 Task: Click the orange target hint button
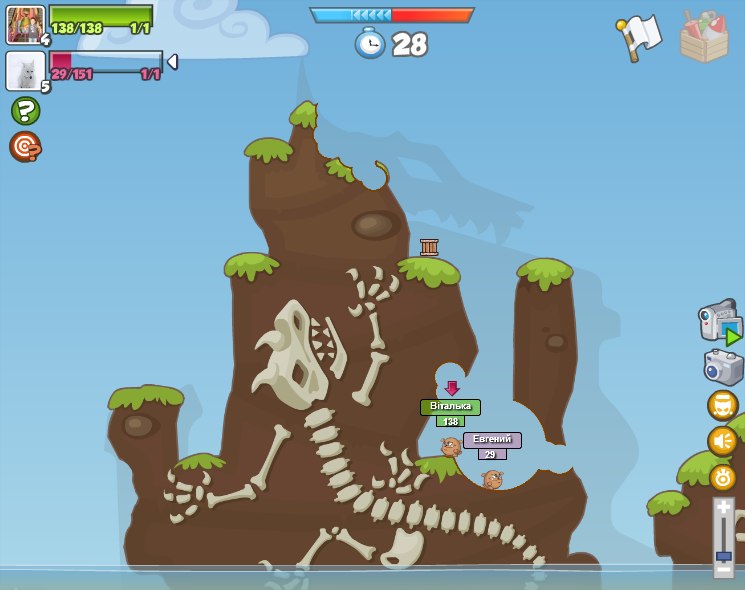(x=25, y=147)
